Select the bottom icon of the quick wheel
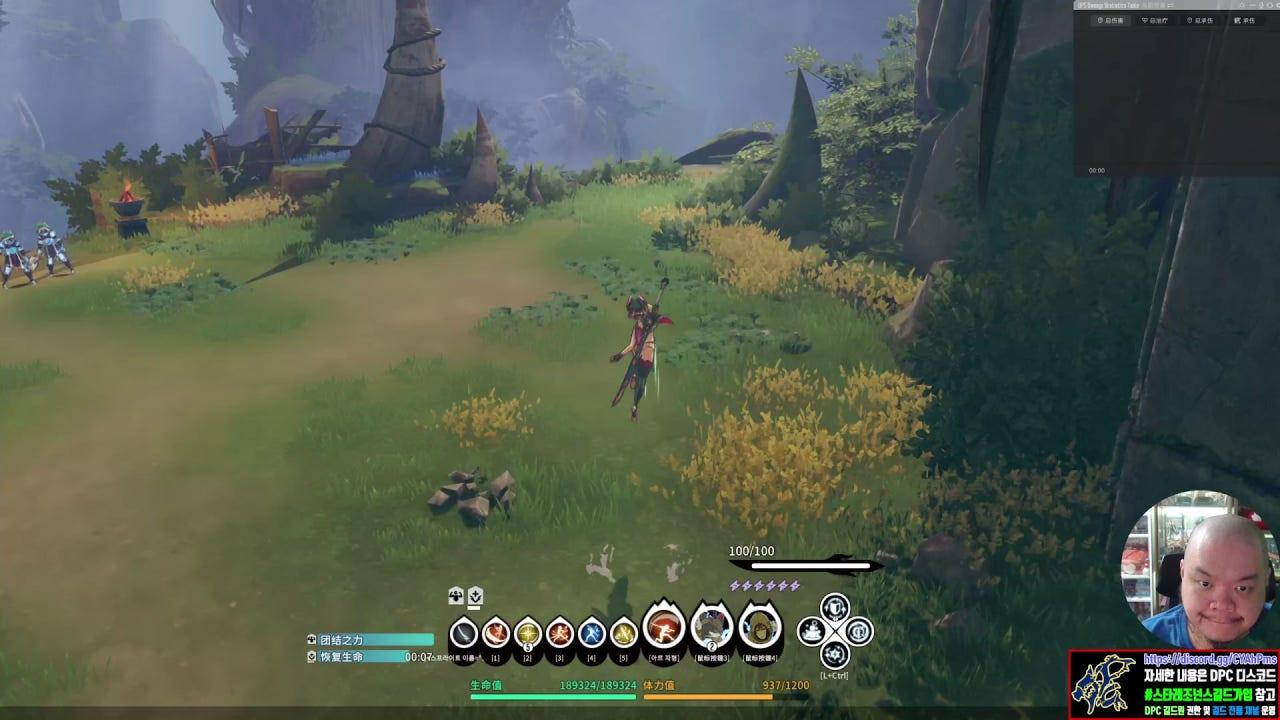1280x720 pixels. [x=835, y=655]
